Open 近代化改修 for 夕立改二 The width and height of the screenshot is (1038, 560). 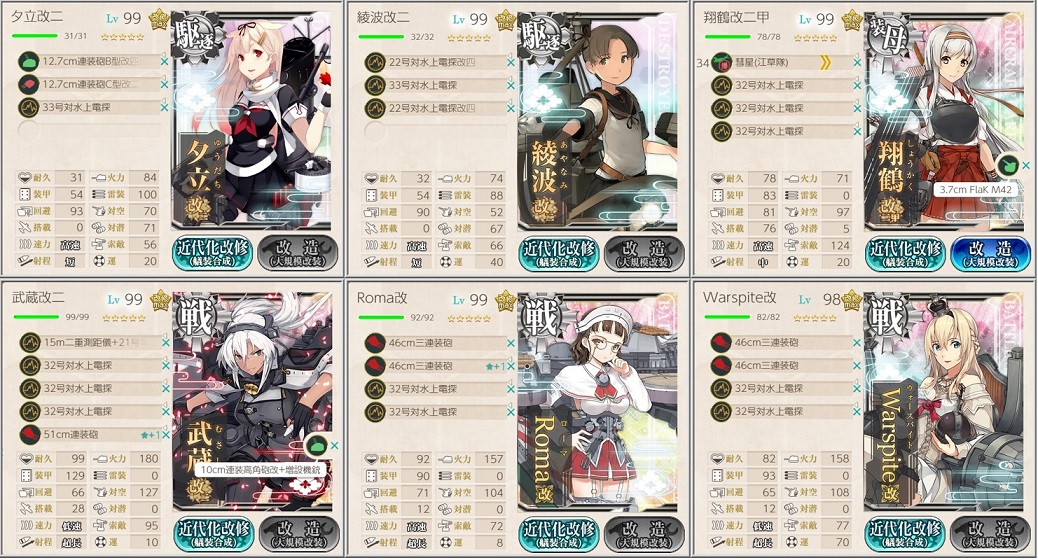(x=212, y=252)
